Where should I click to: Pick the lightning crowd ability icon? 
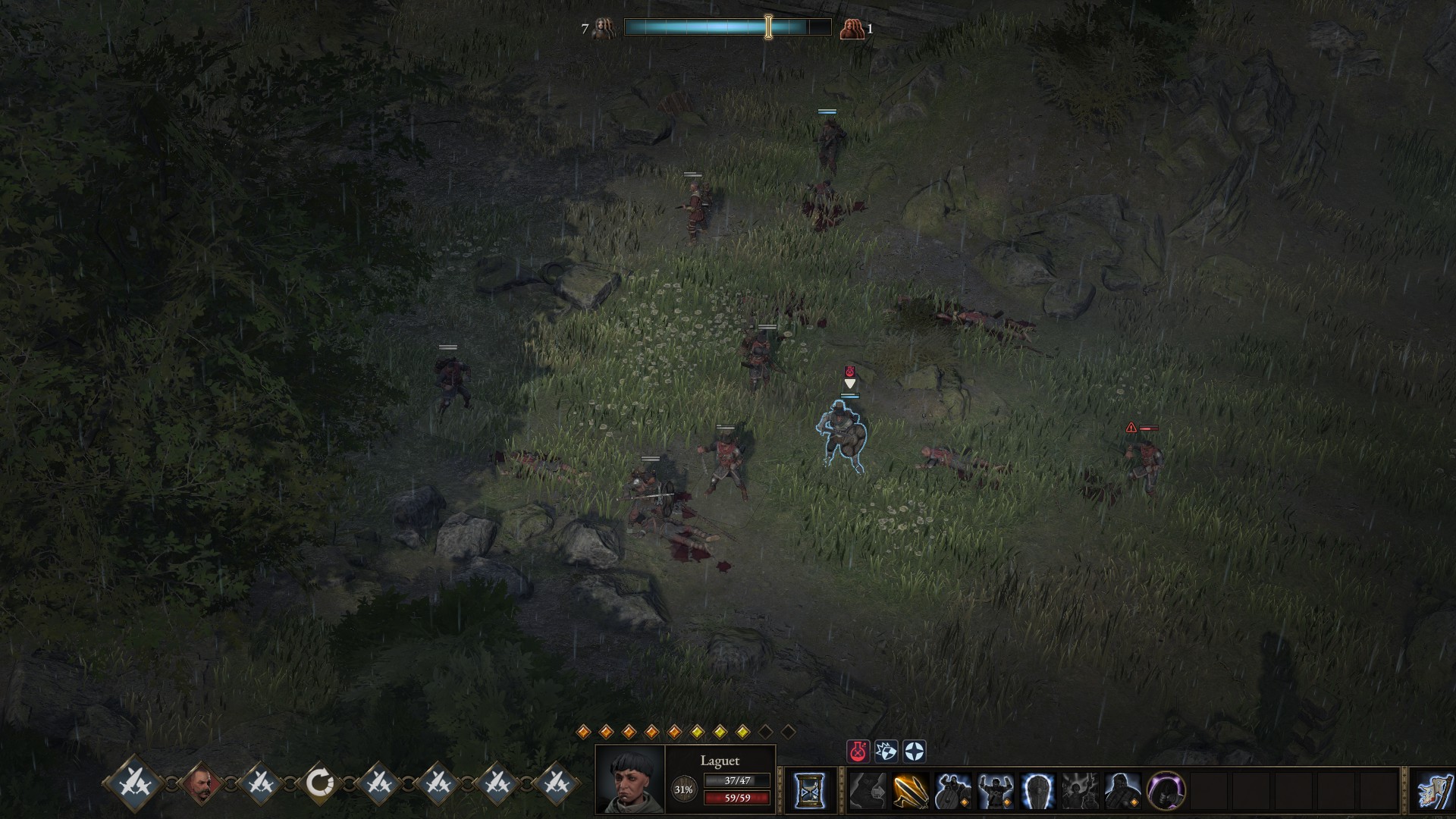1081,791
